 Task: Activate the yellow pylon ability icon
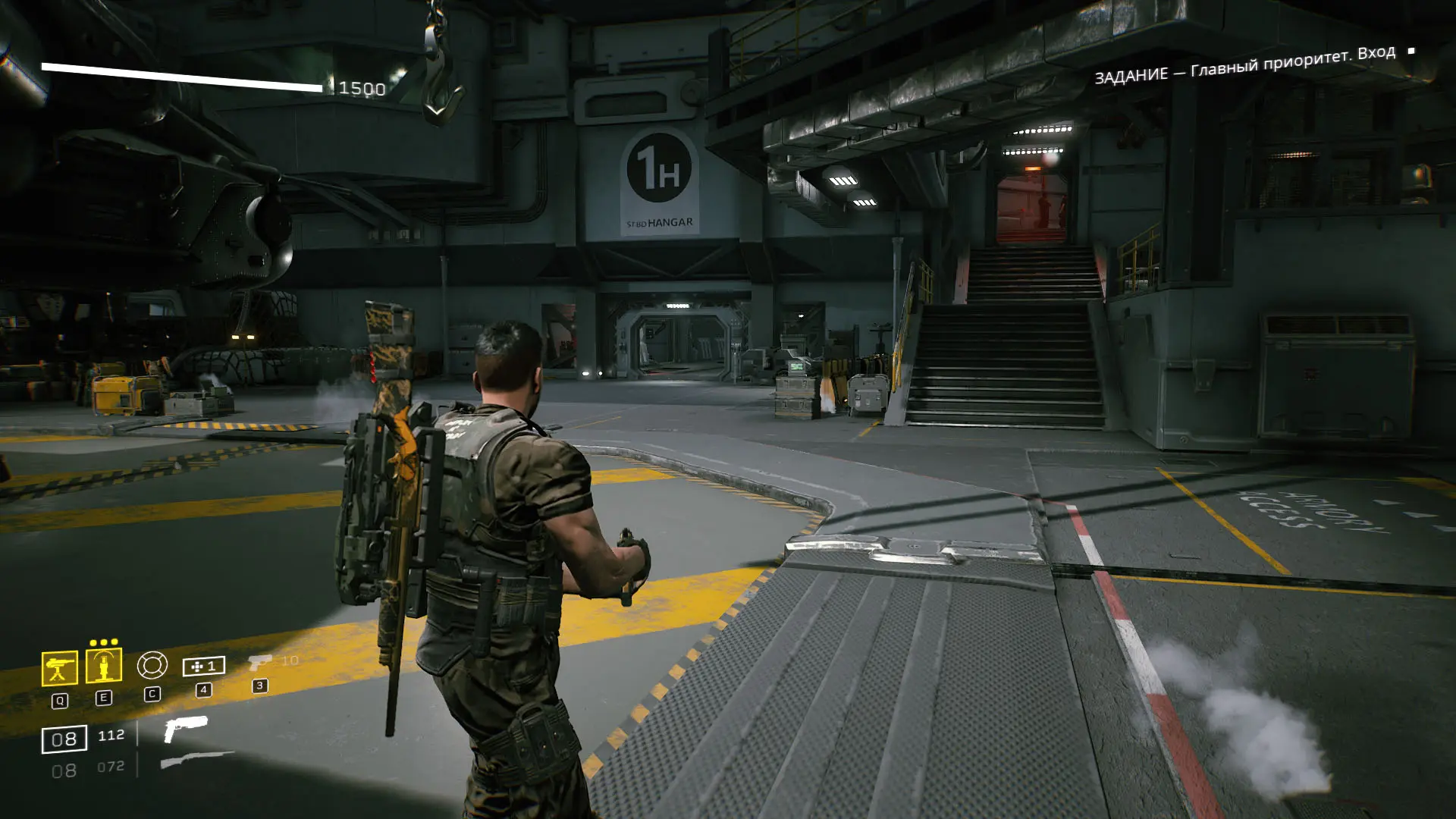pos(104,666)
